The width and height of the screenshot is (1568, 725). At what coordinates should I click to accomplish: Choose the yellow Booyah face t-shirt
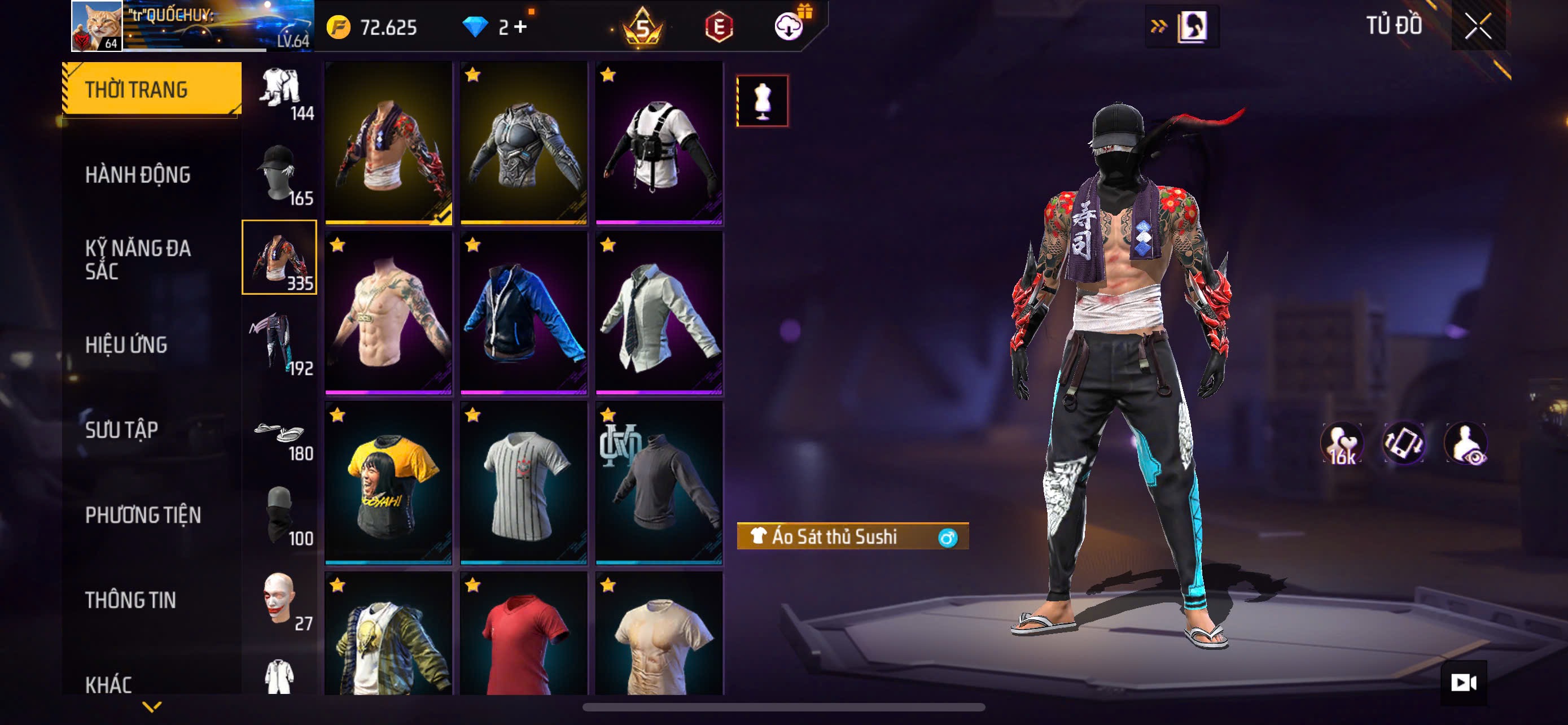point(388,483)
